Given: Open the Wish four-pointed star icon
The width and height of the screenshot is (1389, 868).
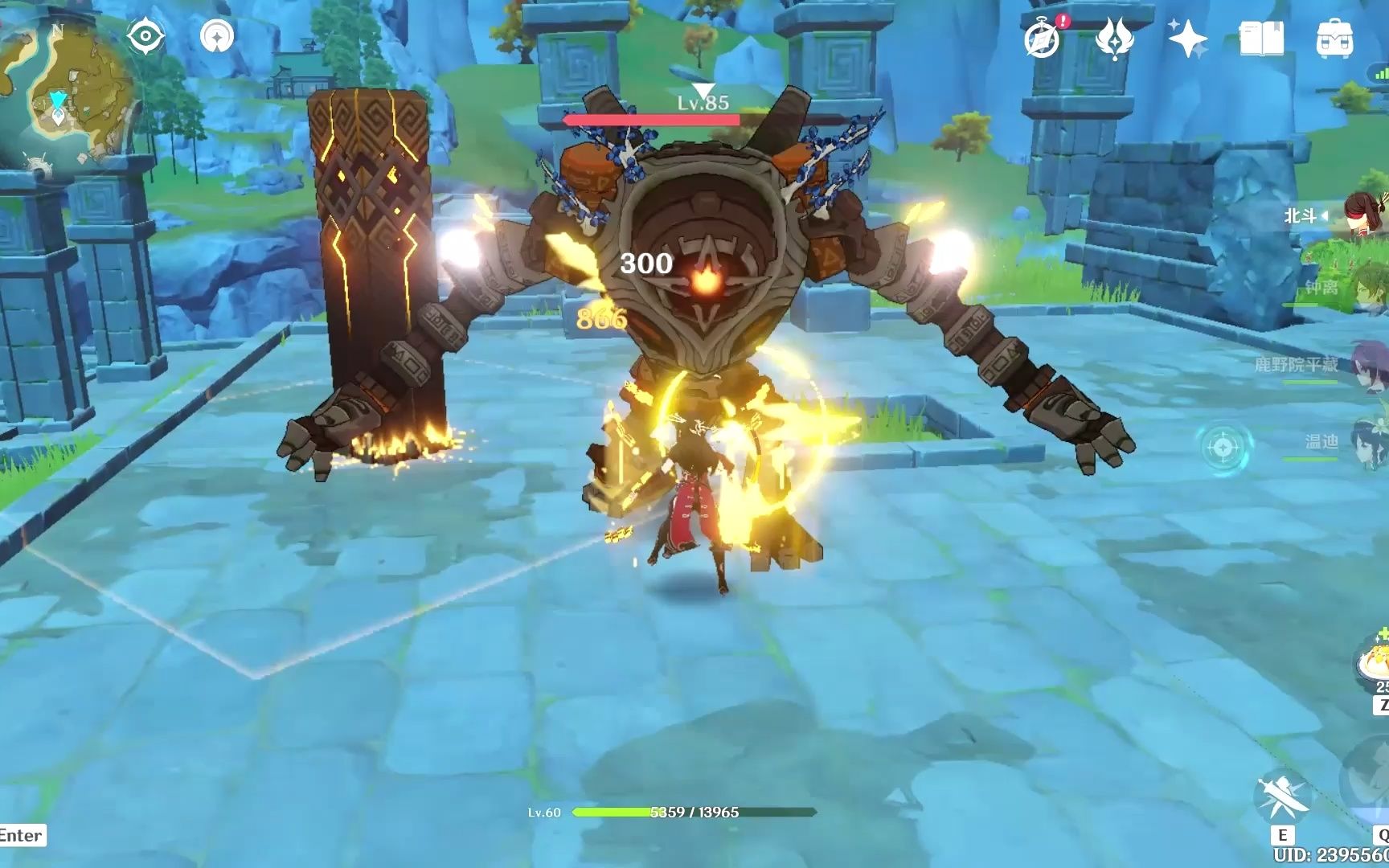Looking at the screenshot, I should pyautogui.click(x=1187, y=39).
